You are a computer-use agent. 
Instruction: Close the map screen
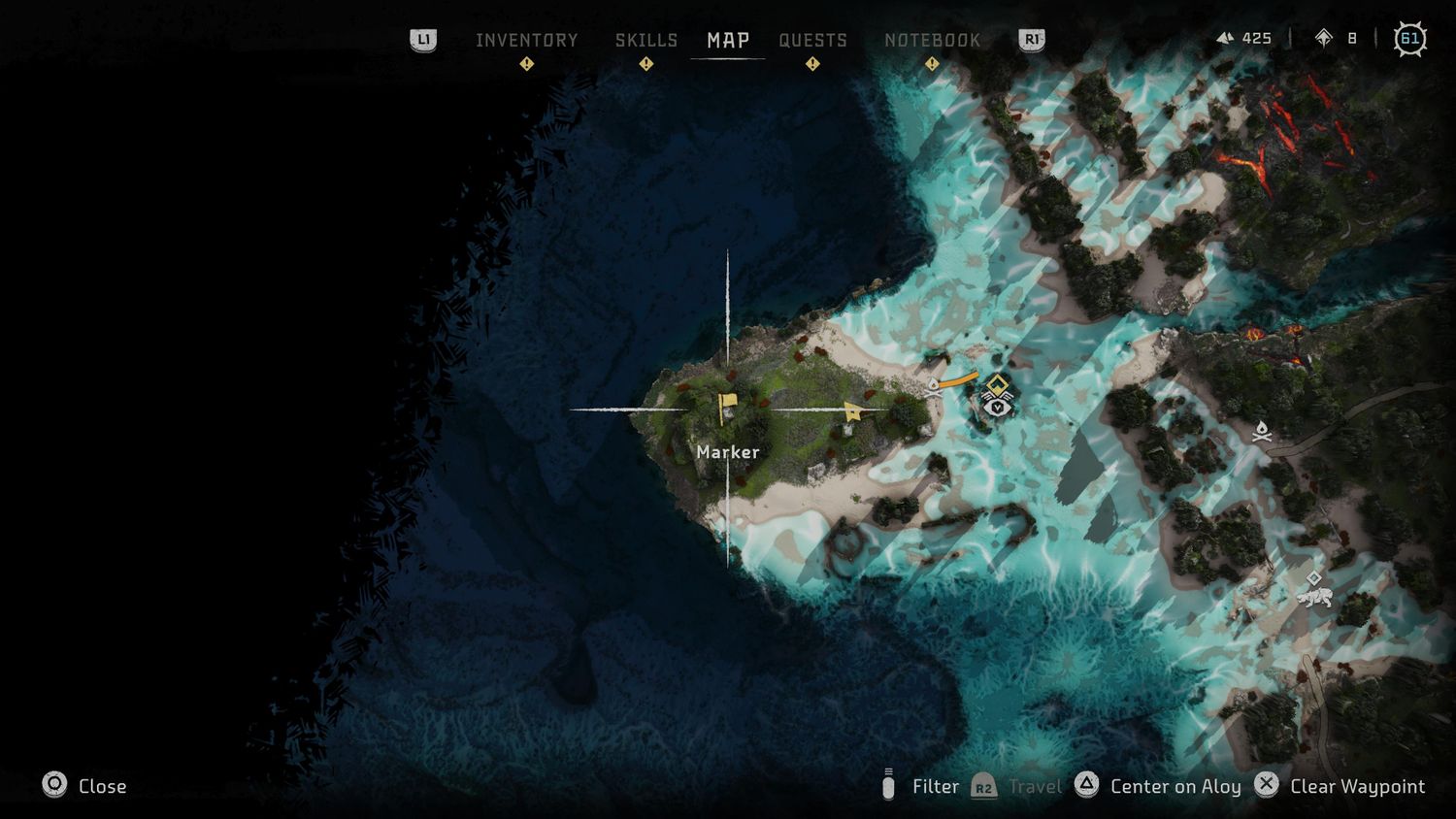pyautogui.click(x=84, y=786)
